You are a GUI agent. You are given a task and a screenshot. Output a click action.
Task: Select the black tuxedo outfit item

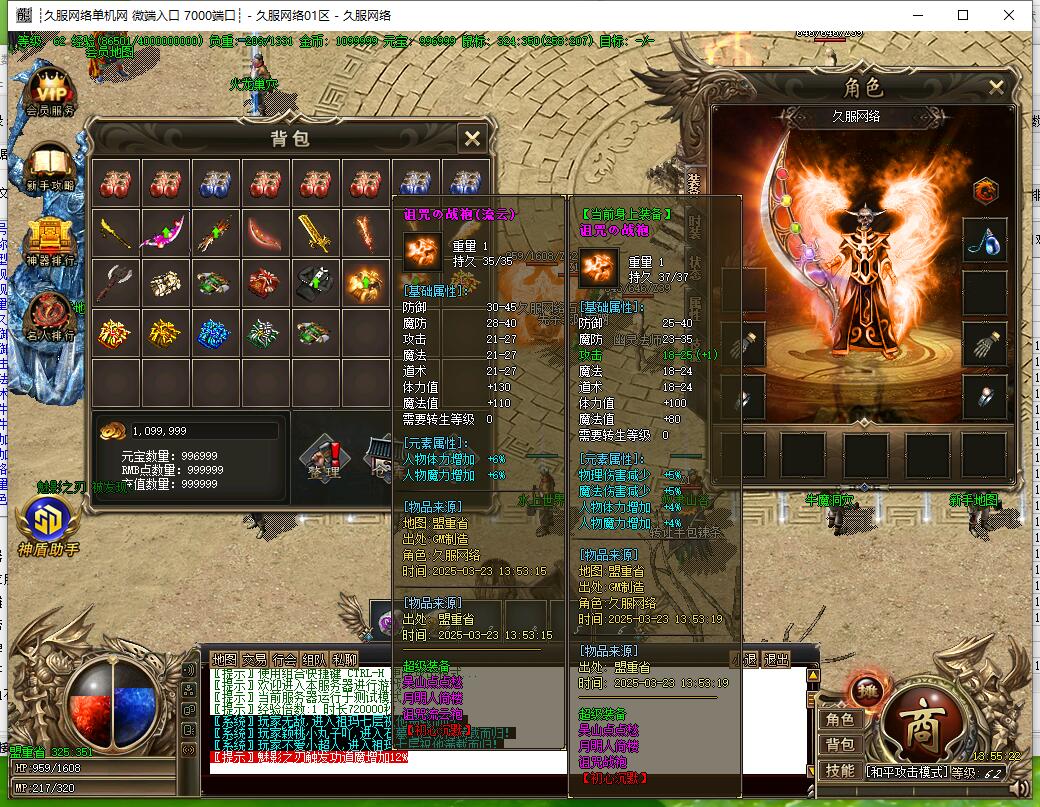[318, 283]
